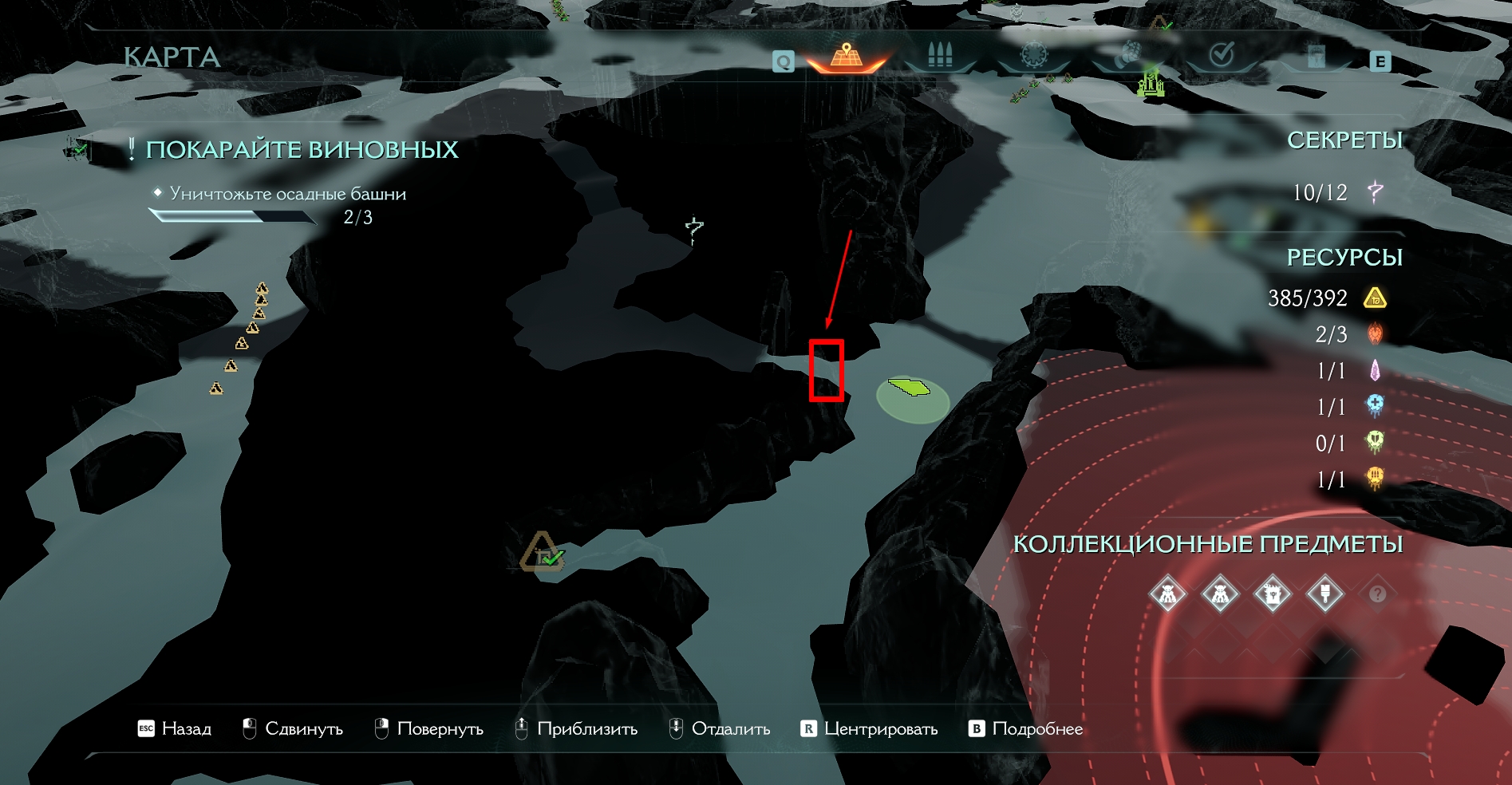
Task: Click the Покарайте виновных objective tracker
Action: coord(302,149)
